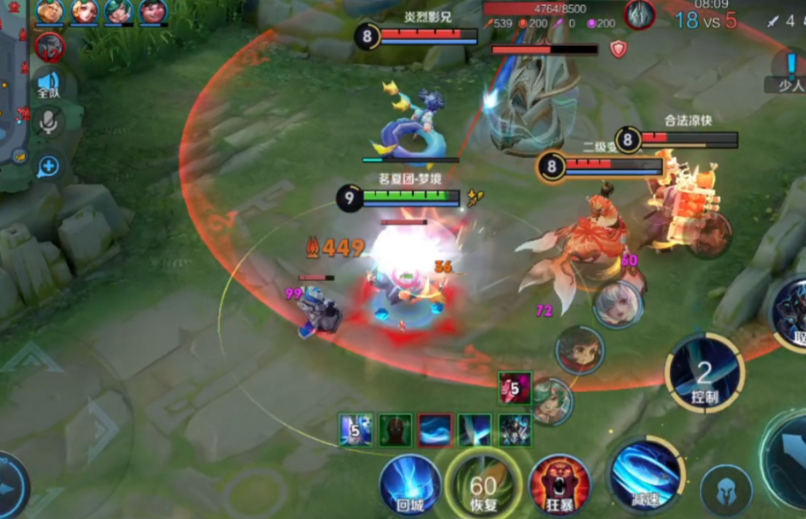806x519 pixels.
Task: Trigger the 狂暴 summoner spell
Action: [559, 484]
